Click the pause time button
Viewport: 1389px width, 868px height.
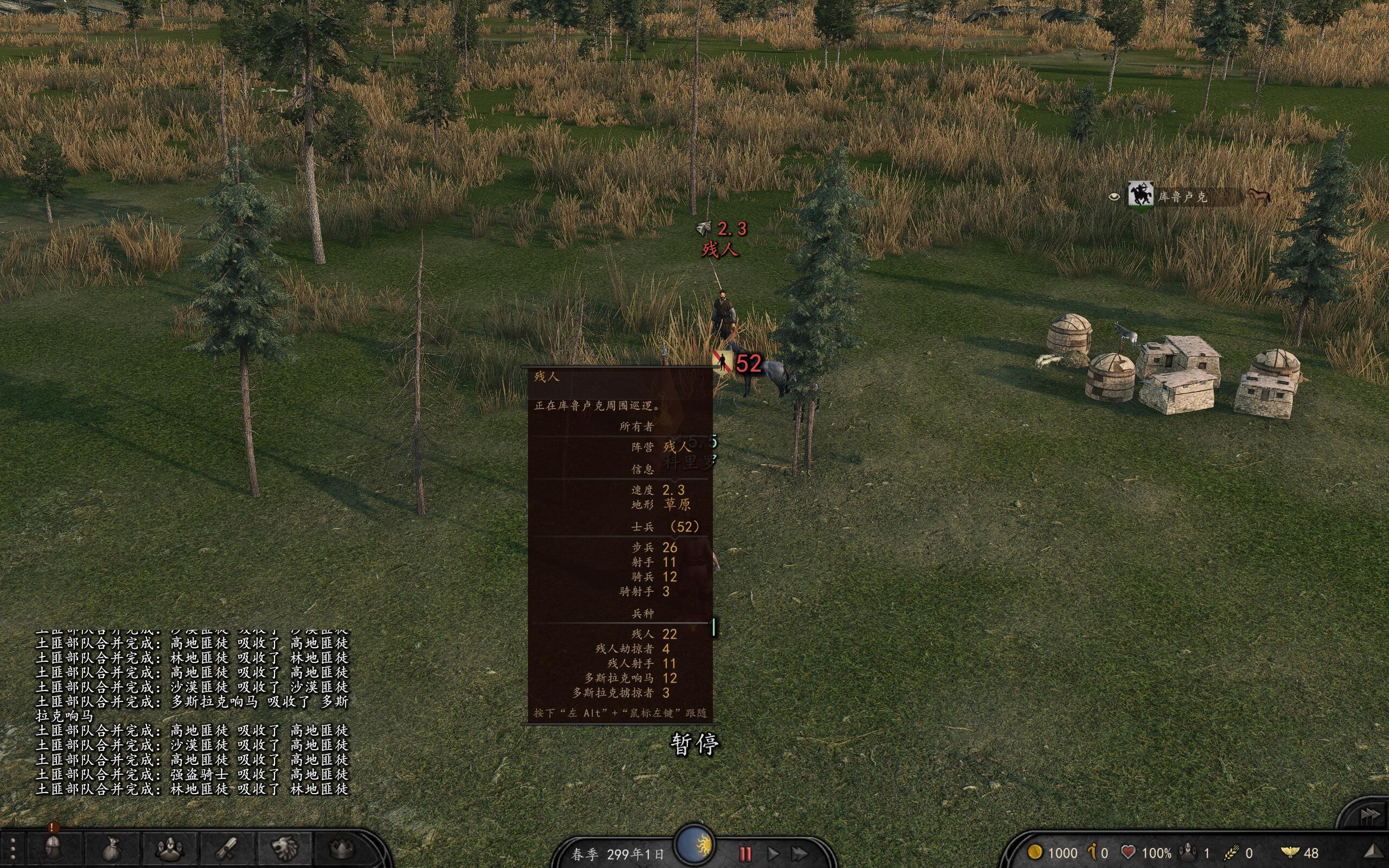click(745, 854)
